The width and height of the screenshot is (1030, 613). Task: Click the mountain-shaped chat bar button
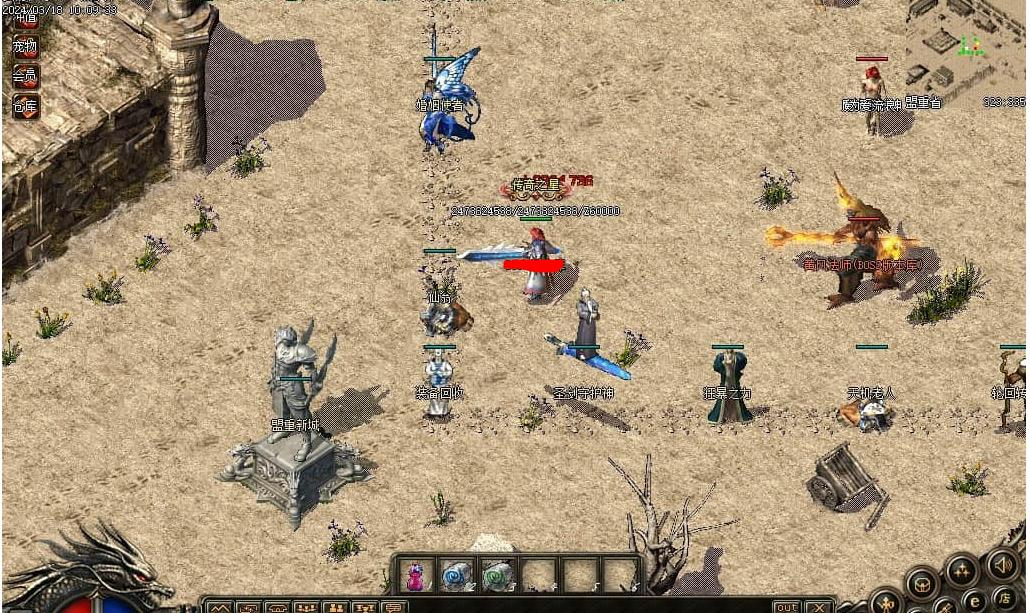(219, 607)
